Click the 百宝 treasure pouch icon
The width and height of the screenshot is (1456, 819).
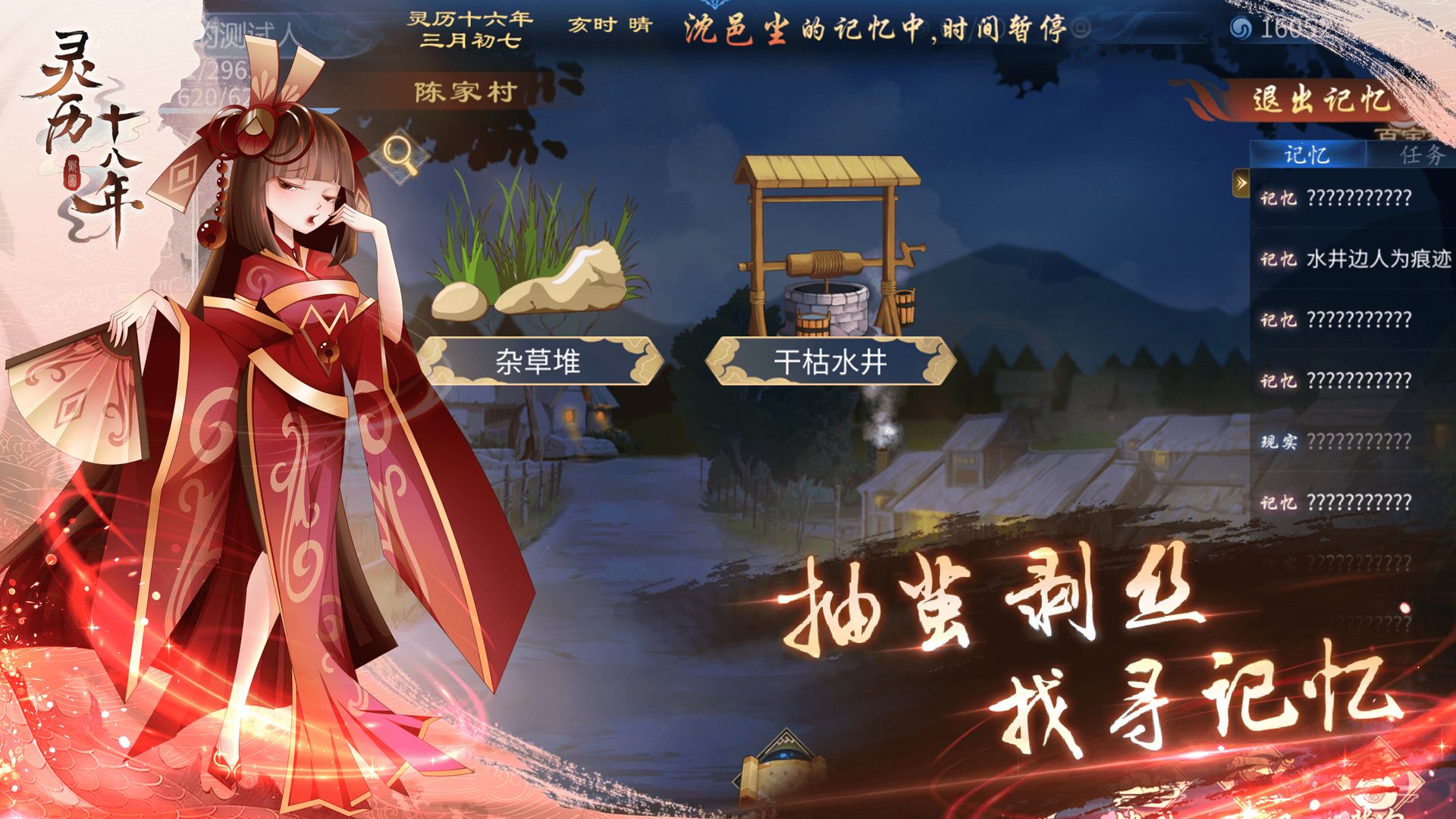click(x=1398, y=131)
